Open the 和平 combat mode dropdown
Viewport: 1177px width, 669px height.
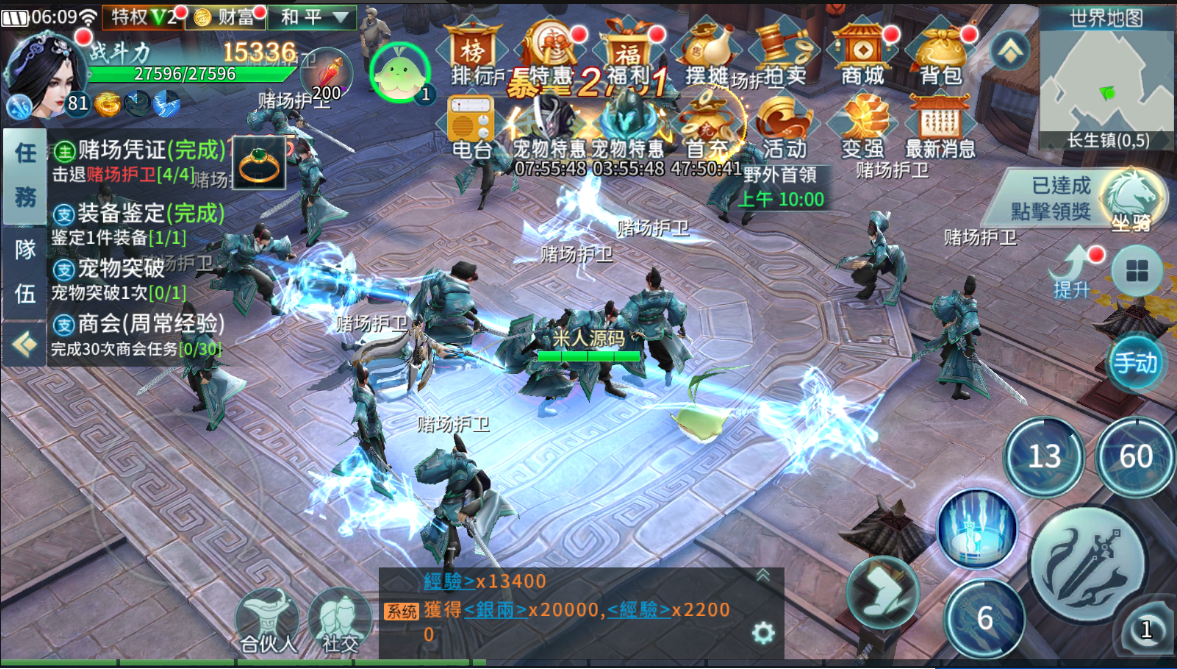[x=313, y=17]
